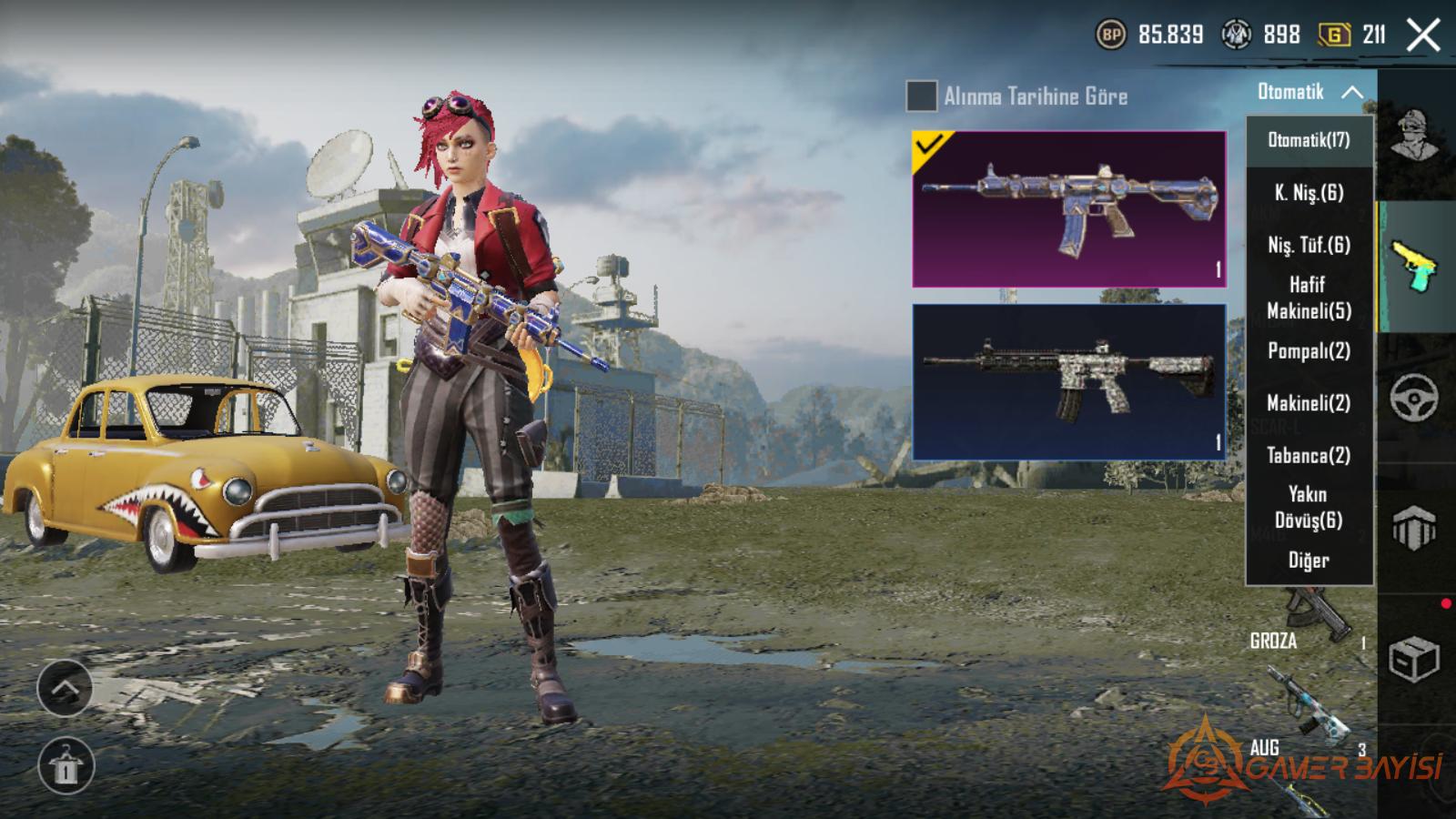The height and width of the screenshot is (819, 1456).
Task: Open the wardrobe hanger button
Action: point(65,766)
